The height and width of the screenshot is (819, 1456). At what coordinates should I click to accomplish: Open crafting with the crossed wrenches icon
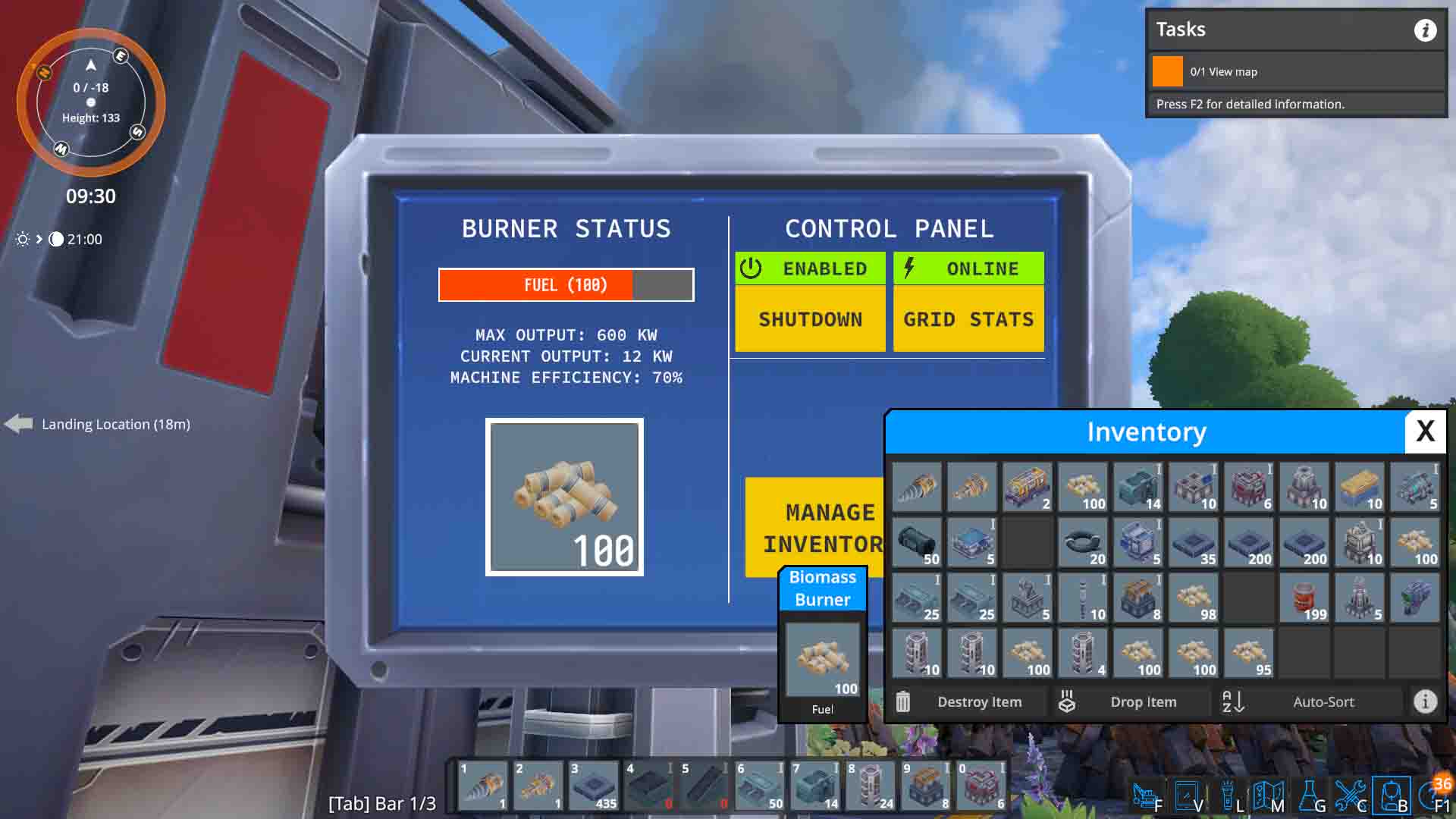coord(1351,792)
